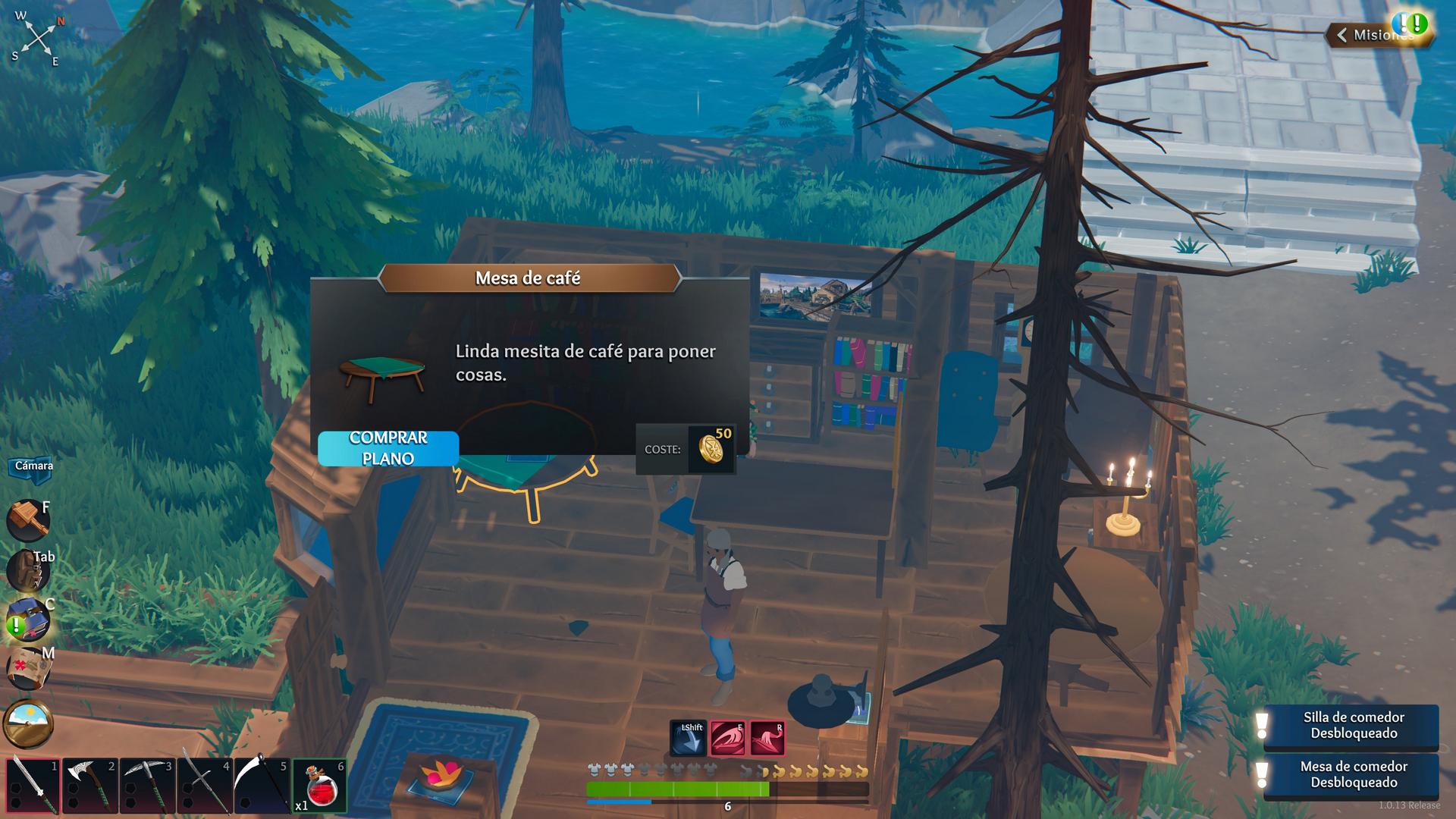Activate the pink slash ability marked E
The height and width of the screenshot is (819, 1456).
pos(727,739)
